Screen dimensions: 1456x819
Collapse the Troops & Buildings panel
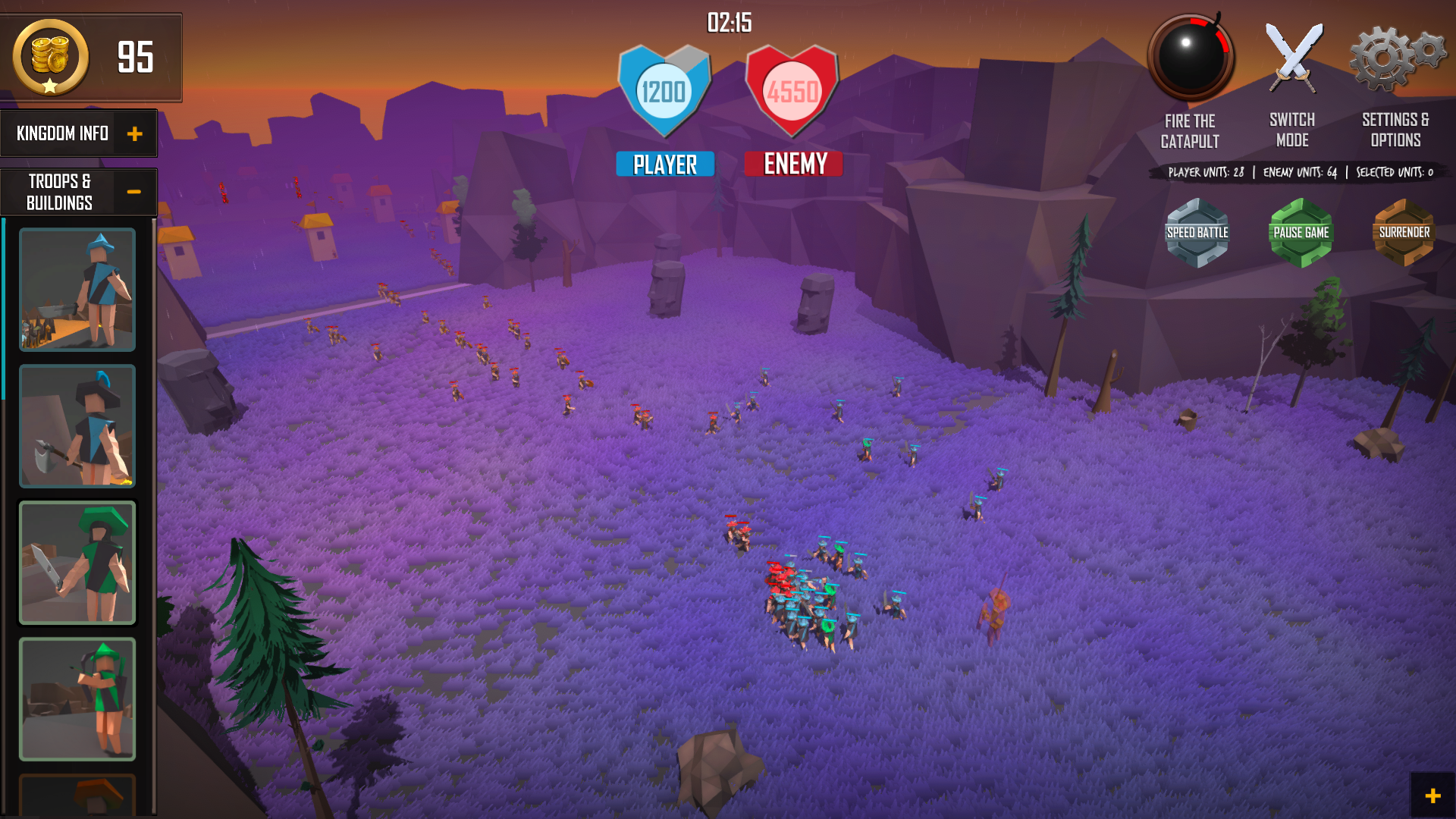tap(135, 192)
